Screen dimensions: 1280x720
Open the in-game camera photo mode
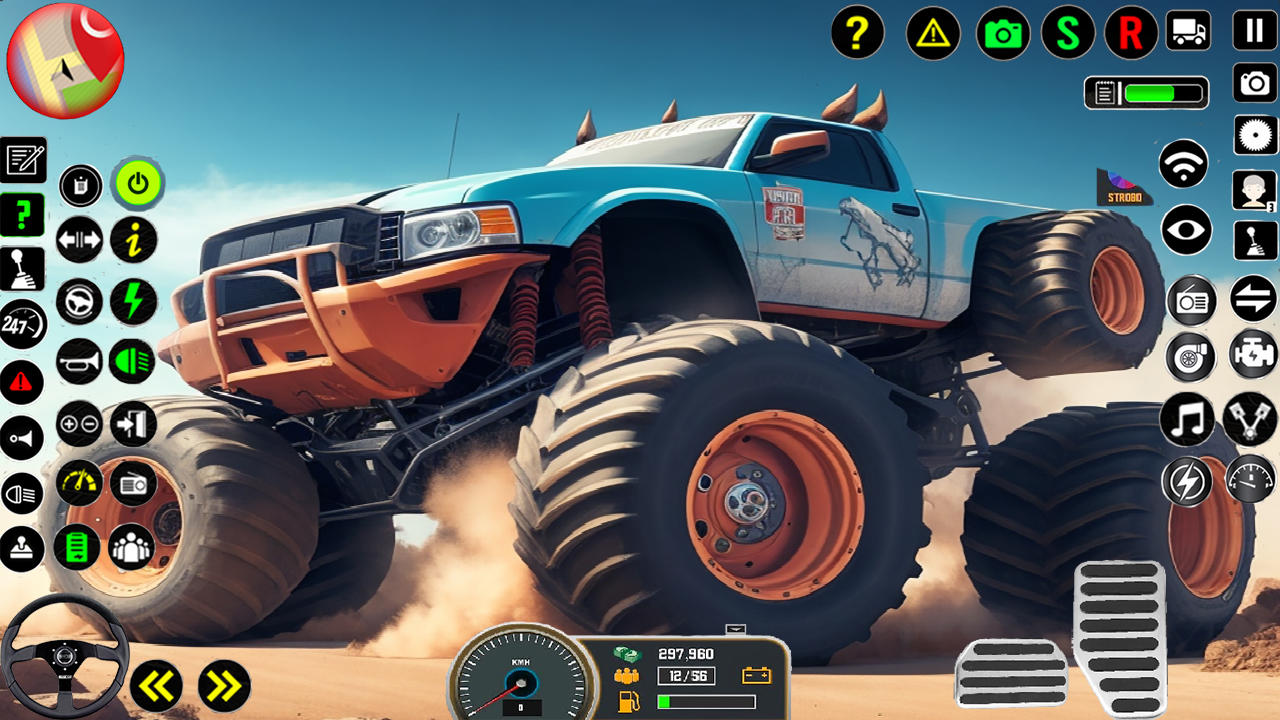point(1003,35)
